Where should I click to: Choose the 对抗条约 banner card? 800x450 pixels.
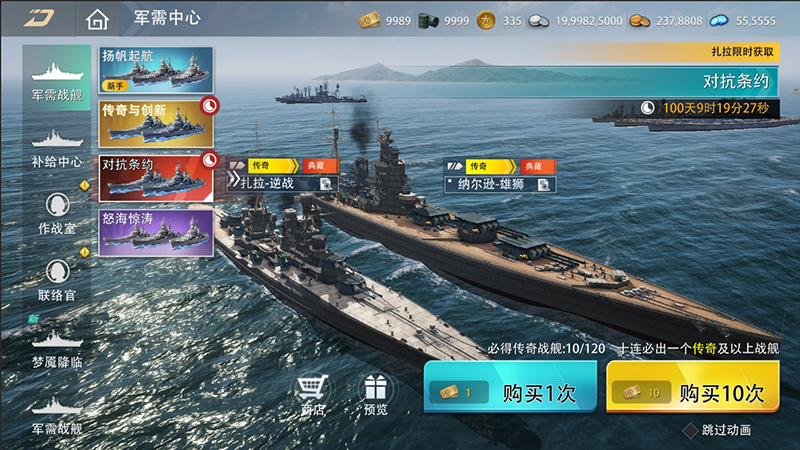coord(156,177)
